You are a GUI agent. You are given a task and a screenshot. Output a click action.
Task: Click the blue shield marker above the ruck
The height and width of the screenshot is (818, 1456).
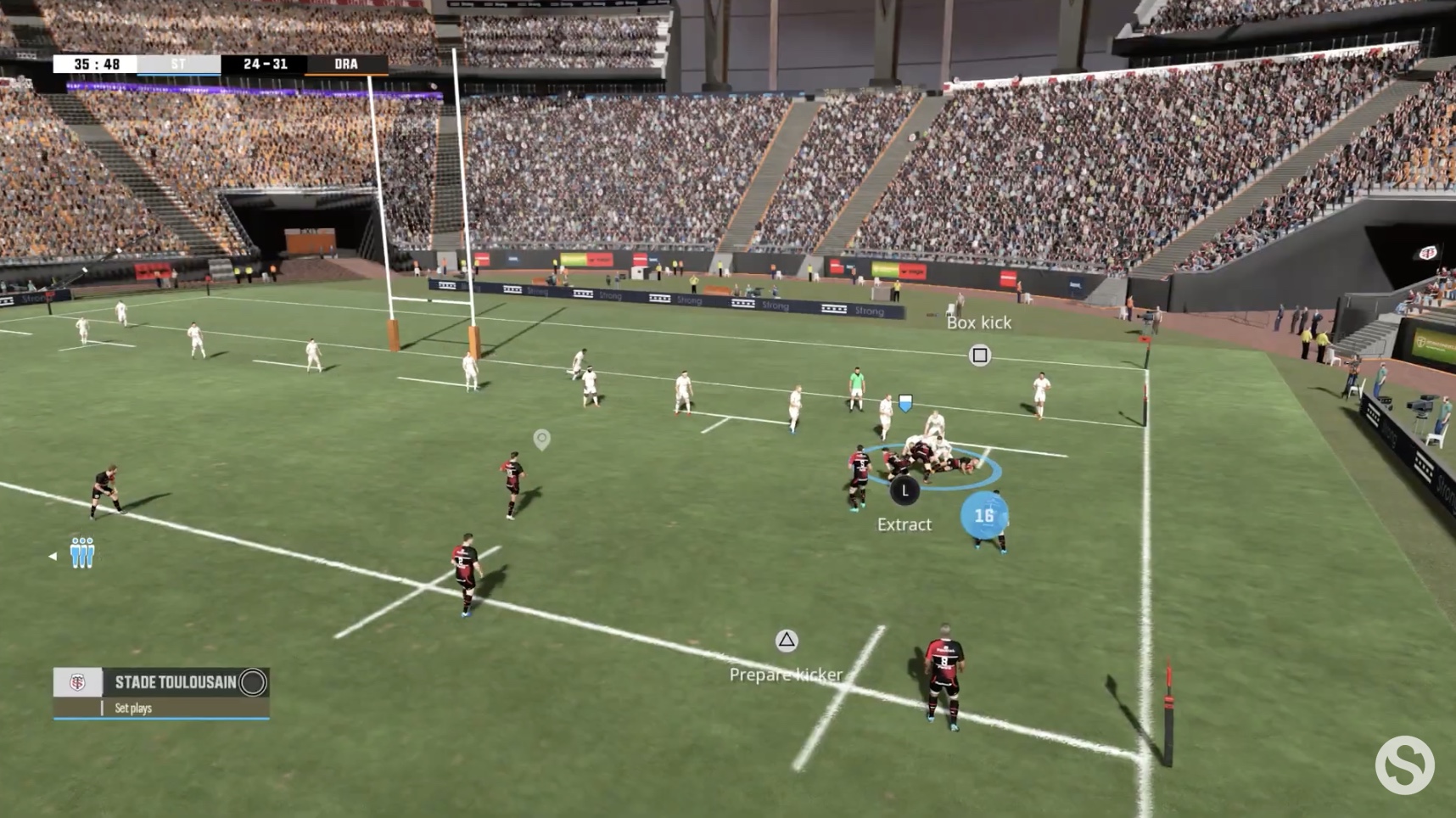point(905,403)
